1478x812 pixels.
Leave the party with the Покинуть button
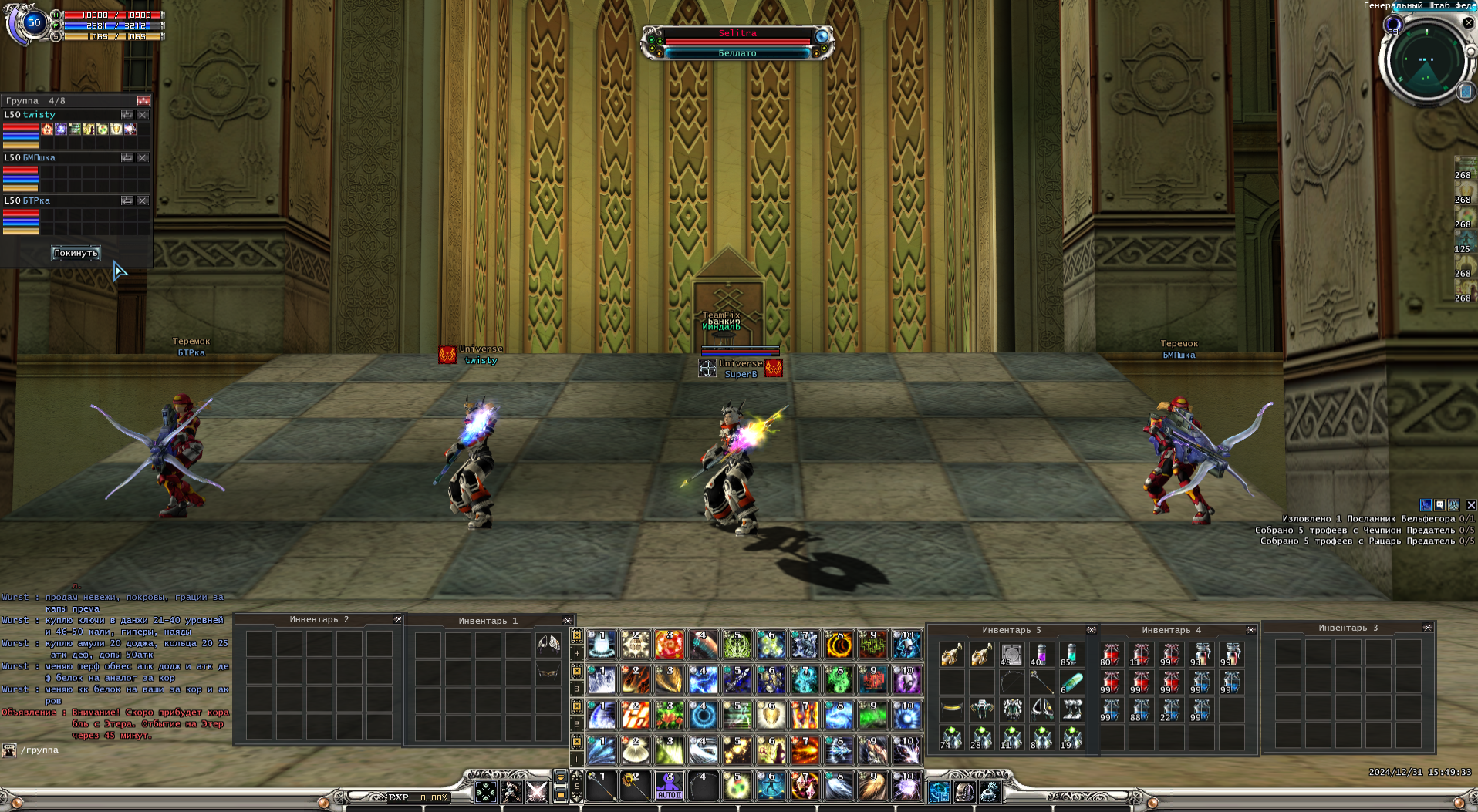tap(76, 253)
